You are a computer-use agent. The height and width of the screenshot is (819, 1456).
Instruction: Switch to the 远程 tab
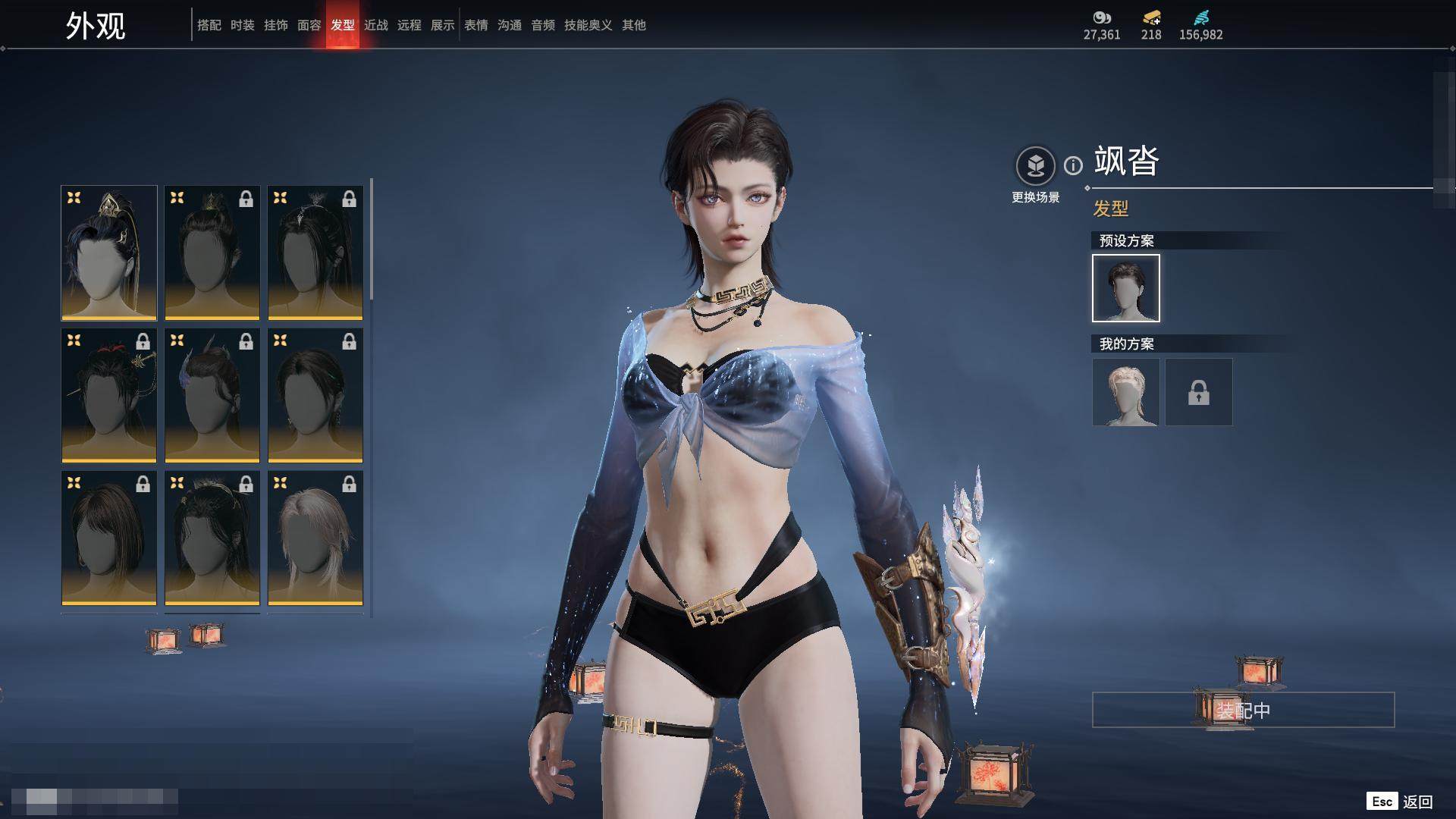coord(409,25)
